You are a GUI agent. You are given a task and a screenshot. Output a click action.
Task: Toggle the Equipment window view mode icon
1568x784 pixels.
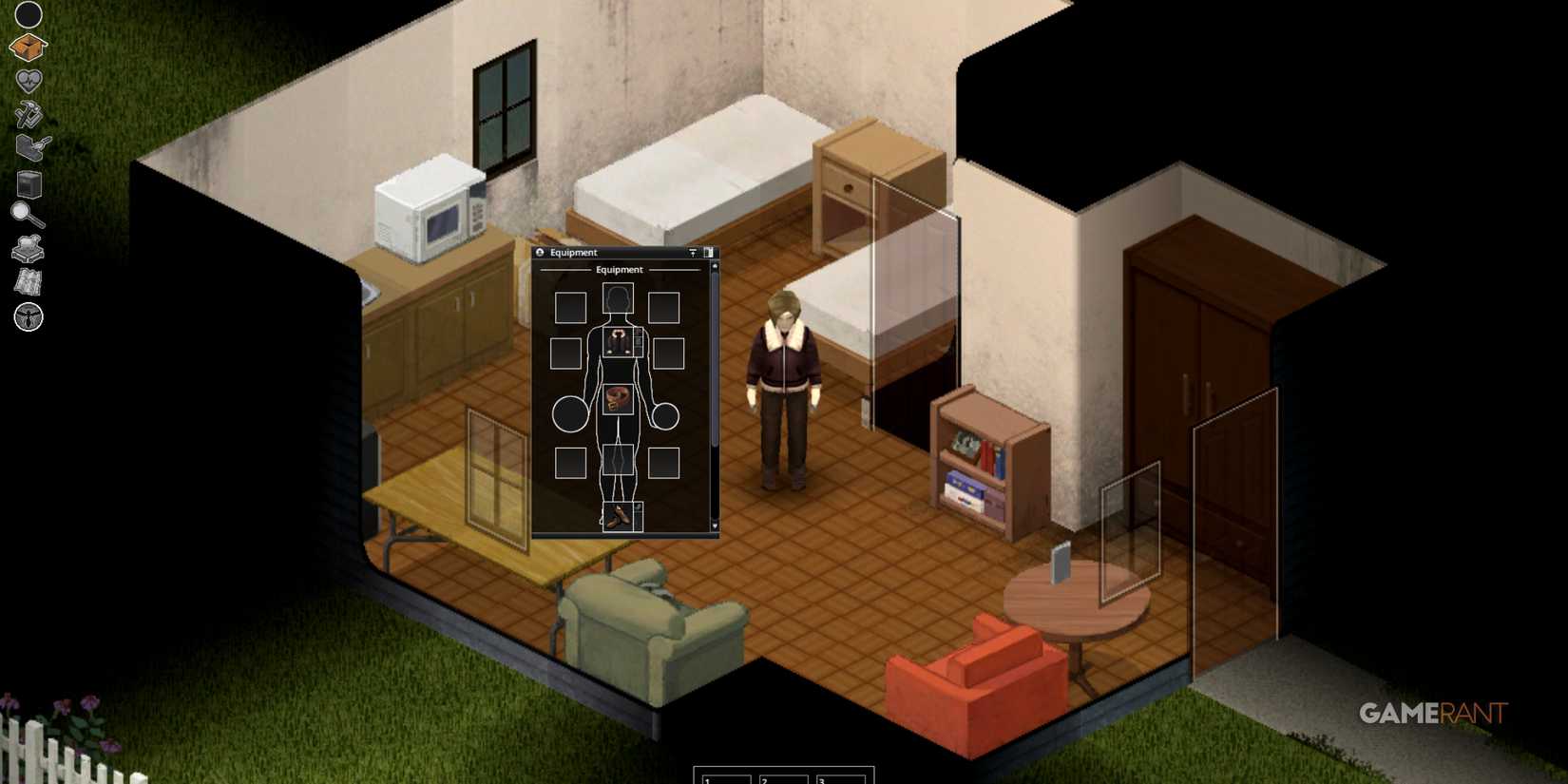[710, 252]
